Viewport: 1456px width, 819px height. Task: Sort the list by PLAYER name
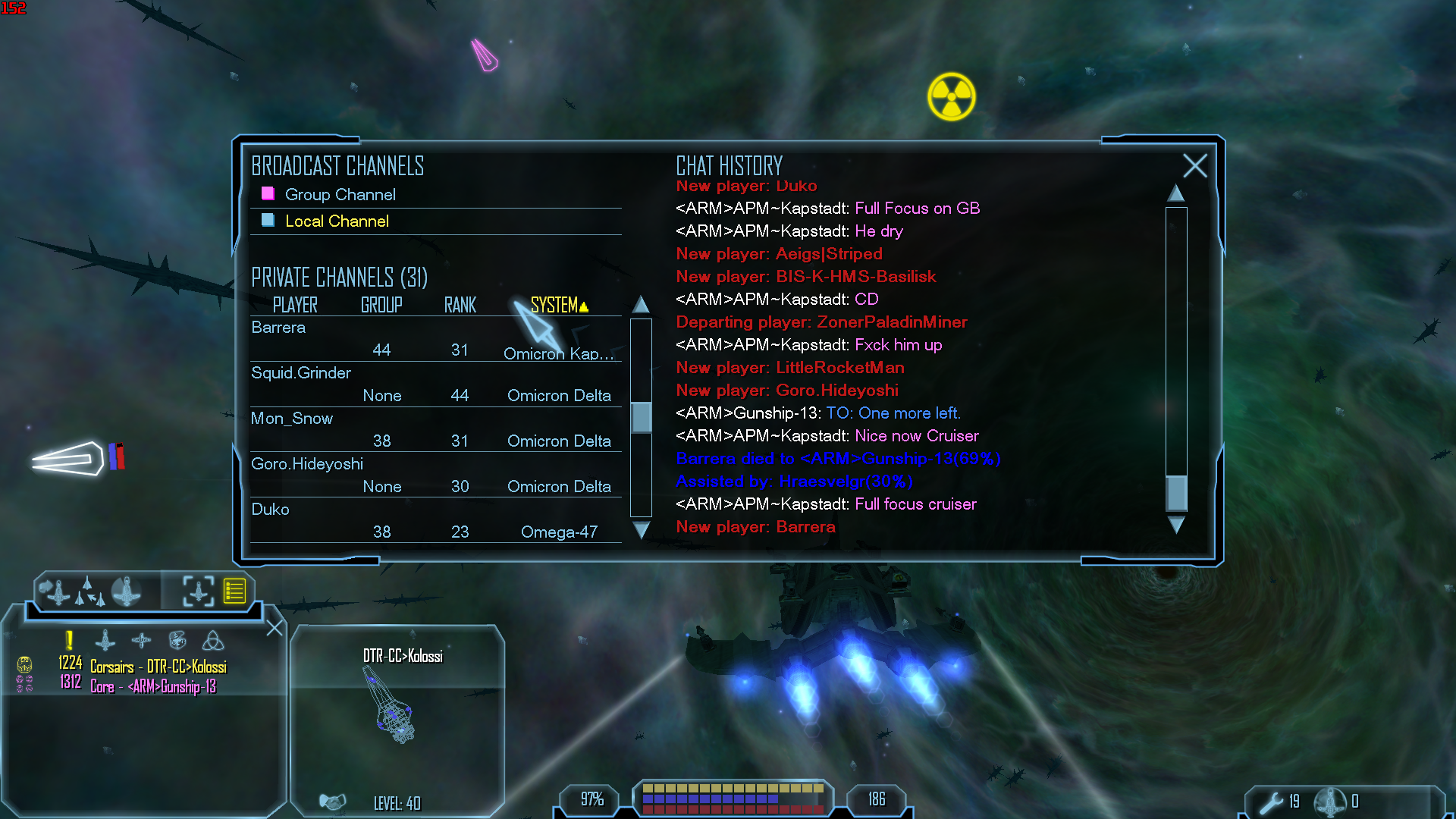(295, 305)
